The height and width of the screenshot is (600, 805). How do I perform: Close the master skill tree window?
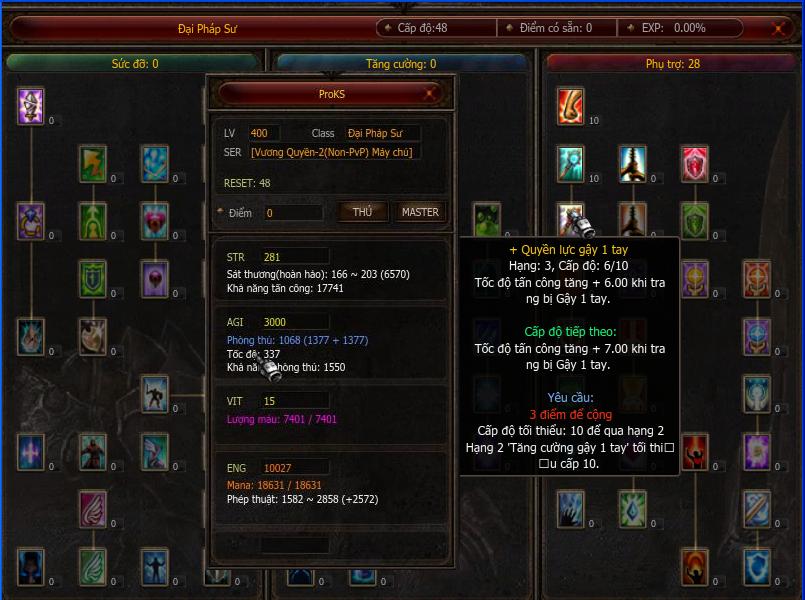pos(777,29)
